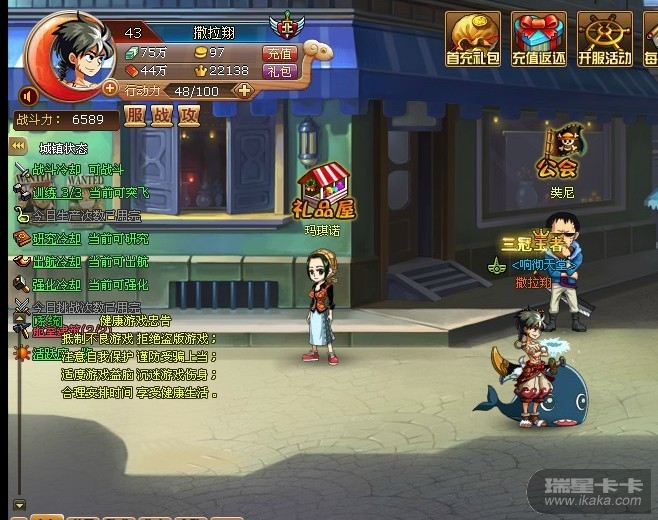The image size is (658, 520).
Task: Toggle the sound speaker icon
Action: [29, 96]
